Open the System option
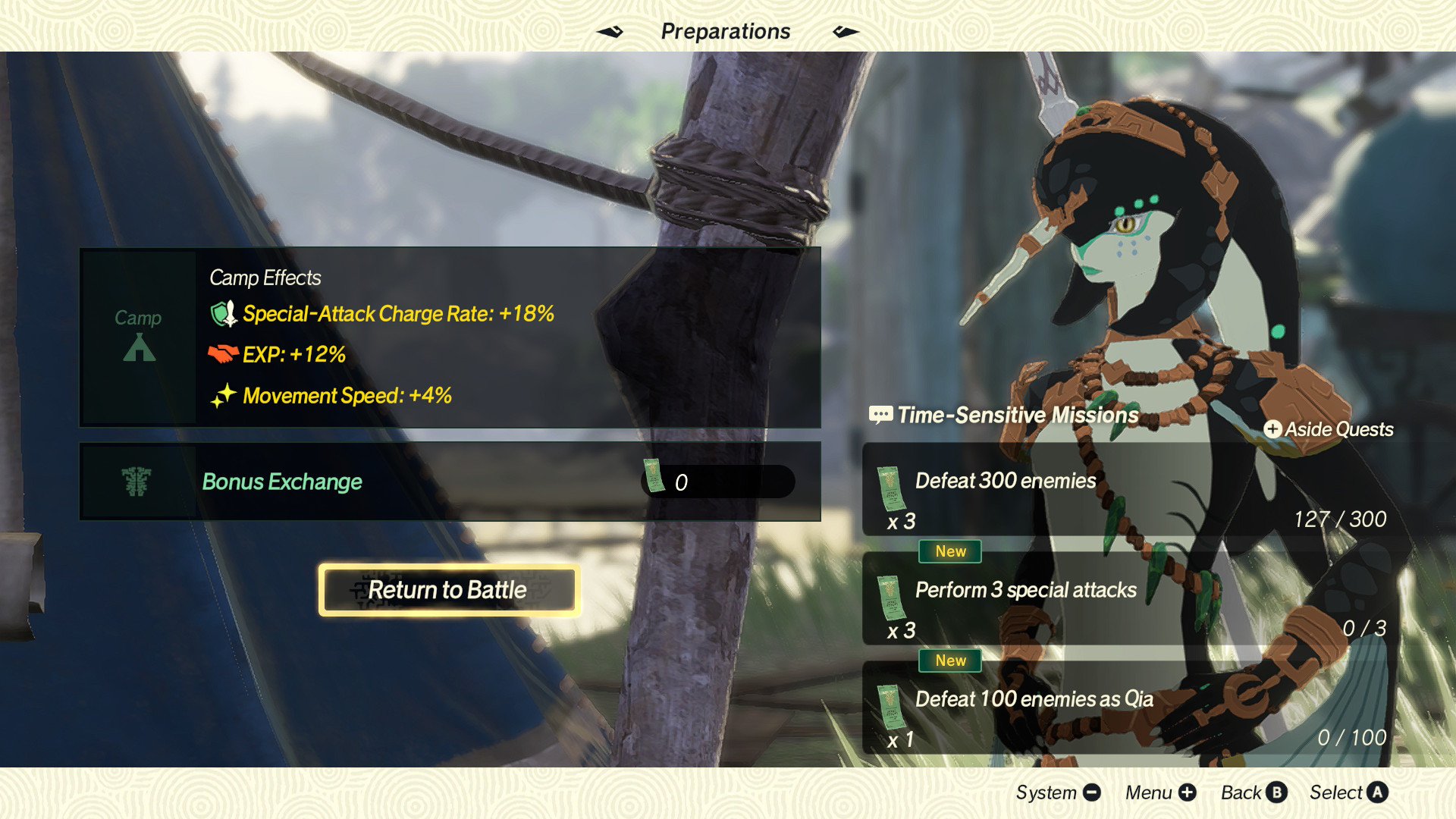Image resolution: width=1456 pixels, height=819 pixels. pyautogui.click(x=1058, y=792)
